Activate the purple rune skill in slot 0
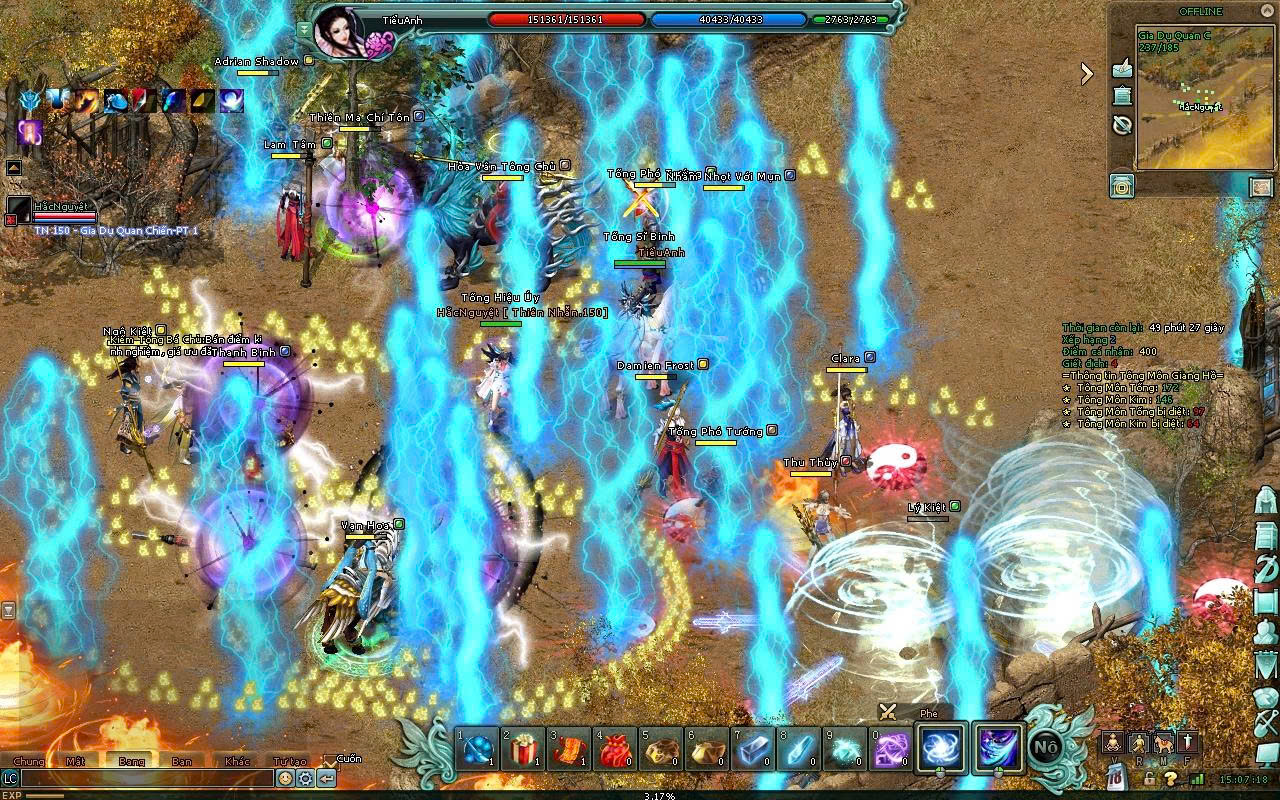 coord(892,749)
